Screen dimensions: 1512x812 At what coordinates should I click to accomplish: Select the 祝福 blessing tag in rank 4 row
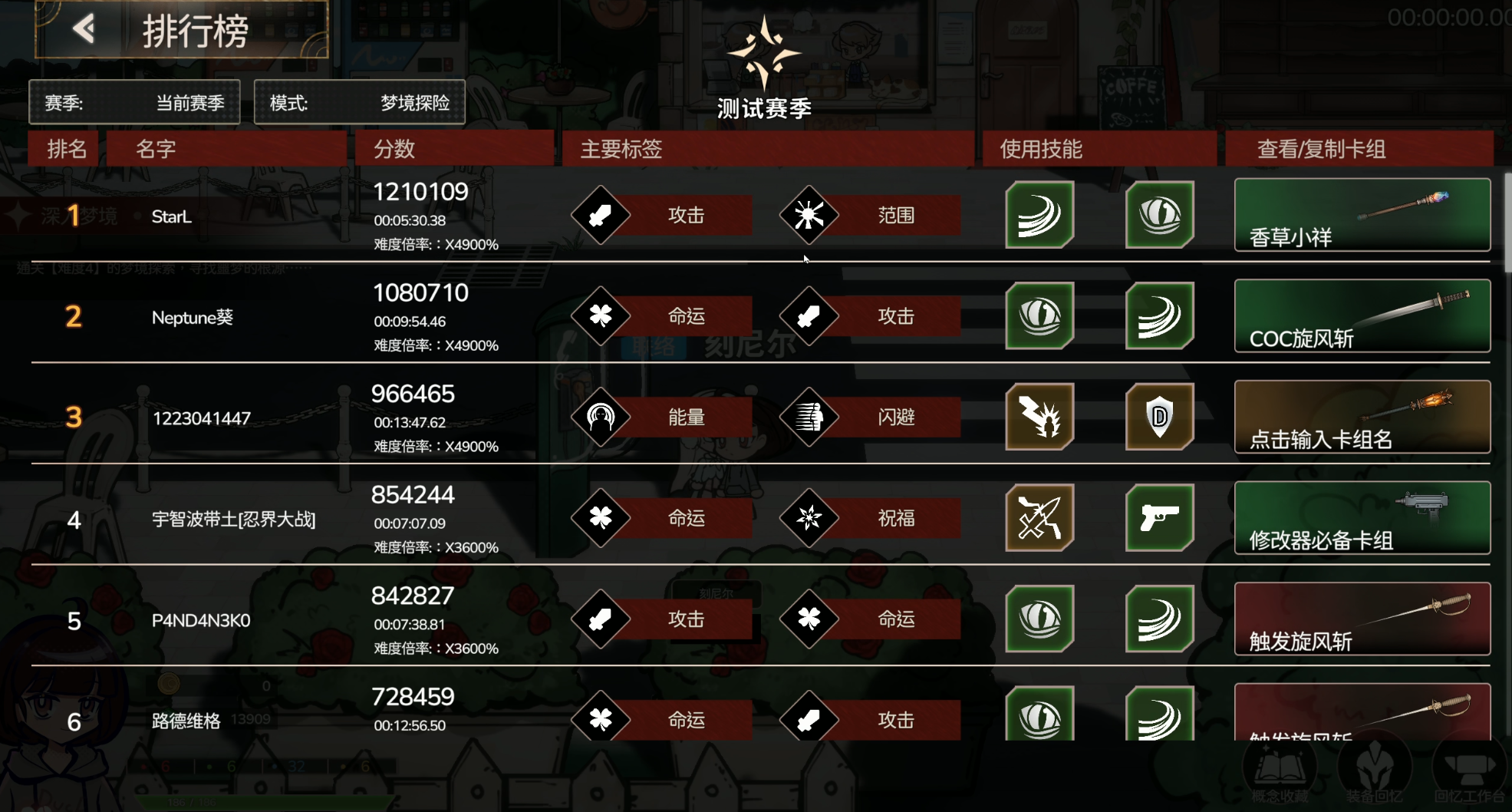[x=812, y=518]
